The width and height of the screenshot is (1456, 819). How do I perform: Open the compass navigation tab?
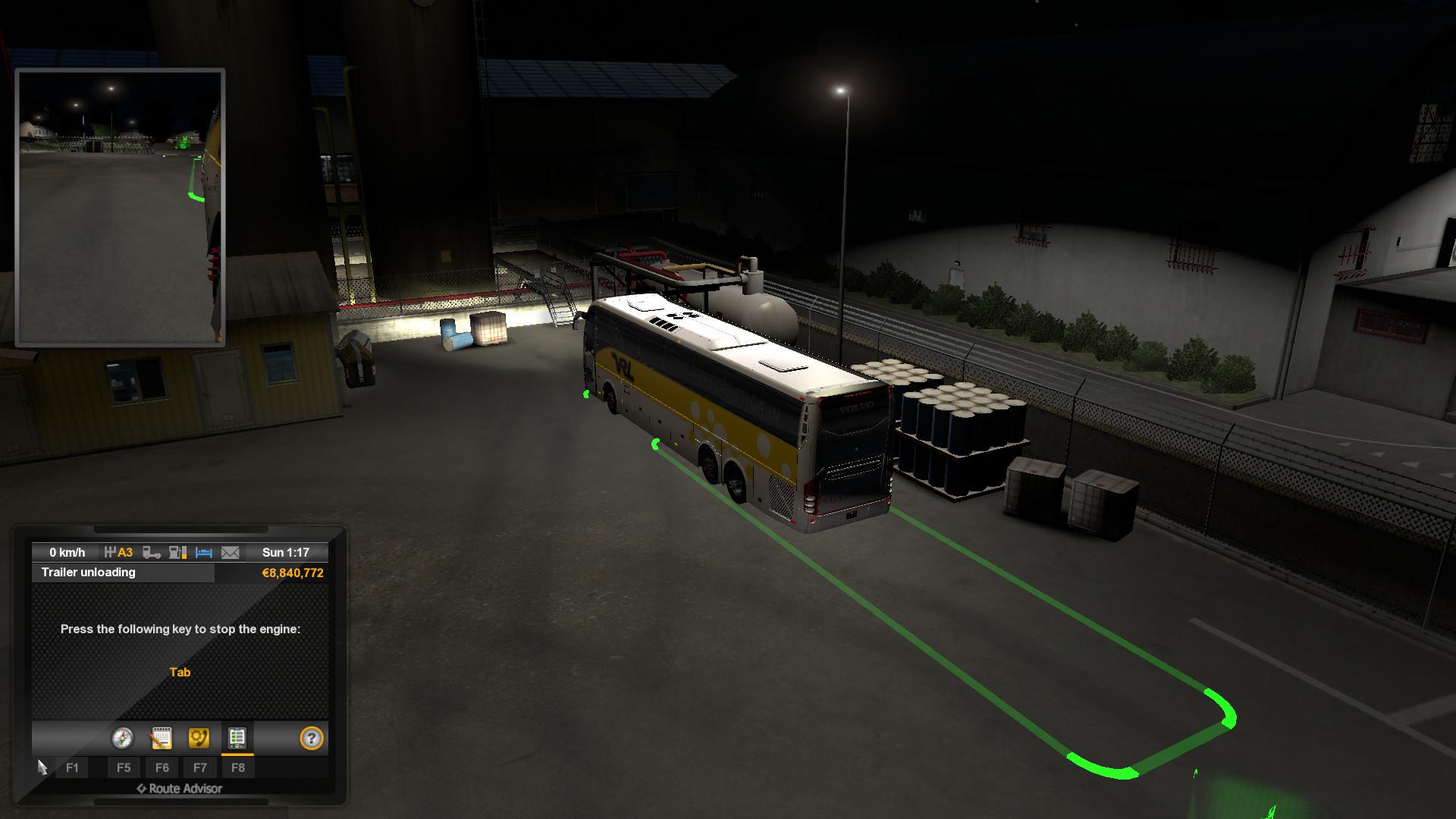click(x=122, y=738)
